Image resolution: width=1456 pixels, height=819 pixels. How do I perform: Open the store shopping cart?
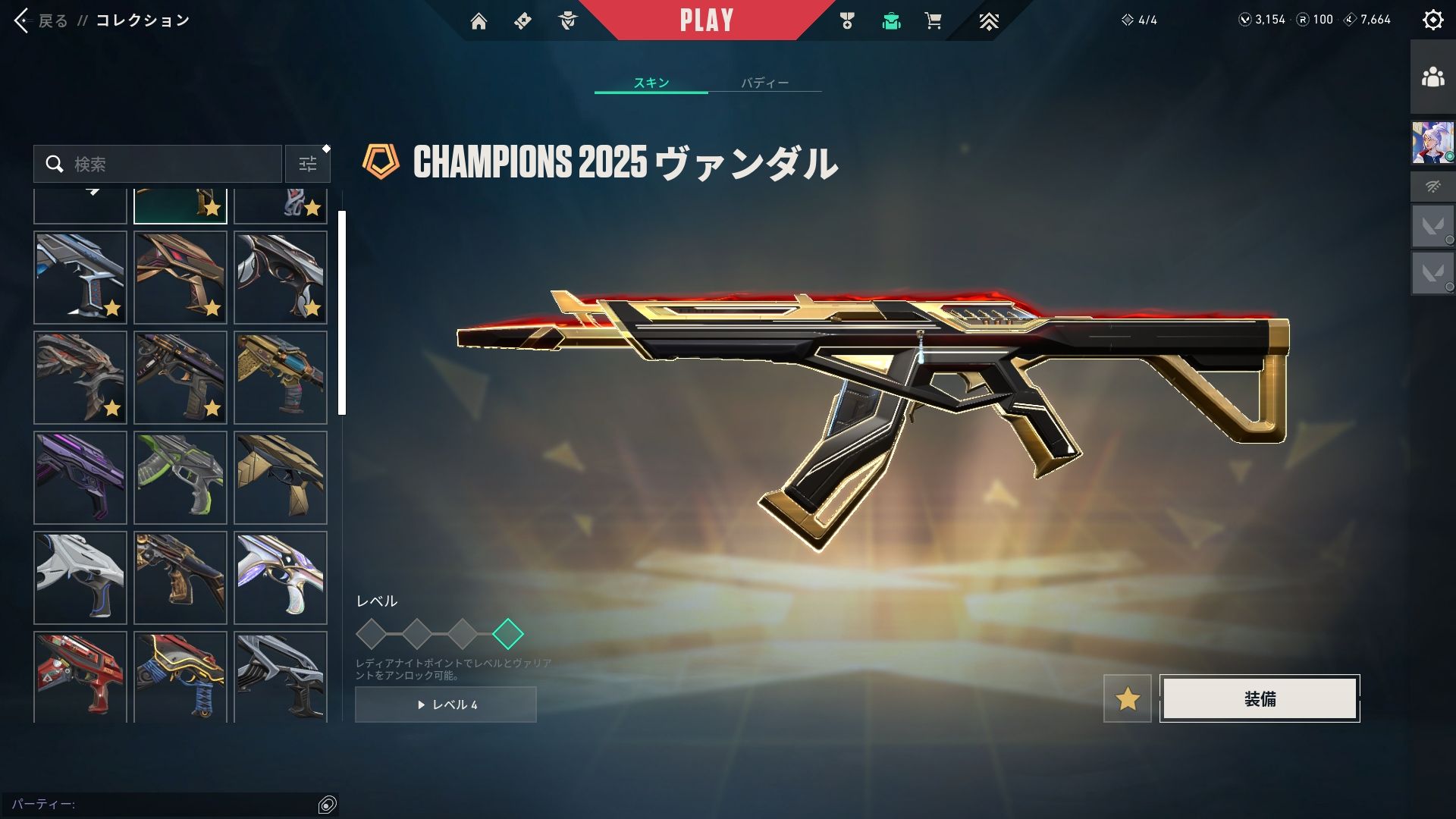933,21
